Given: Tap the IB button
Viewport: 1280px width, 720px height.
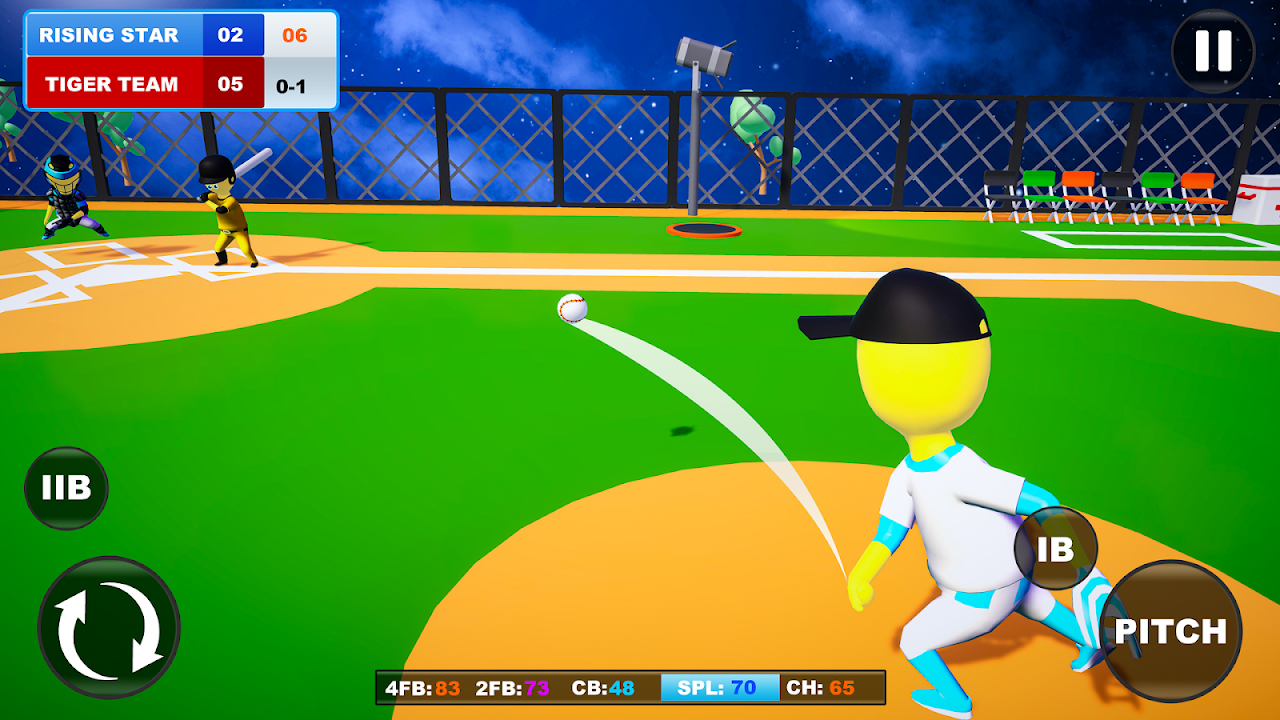Looking at the screenshot, I should (1056, 548).
